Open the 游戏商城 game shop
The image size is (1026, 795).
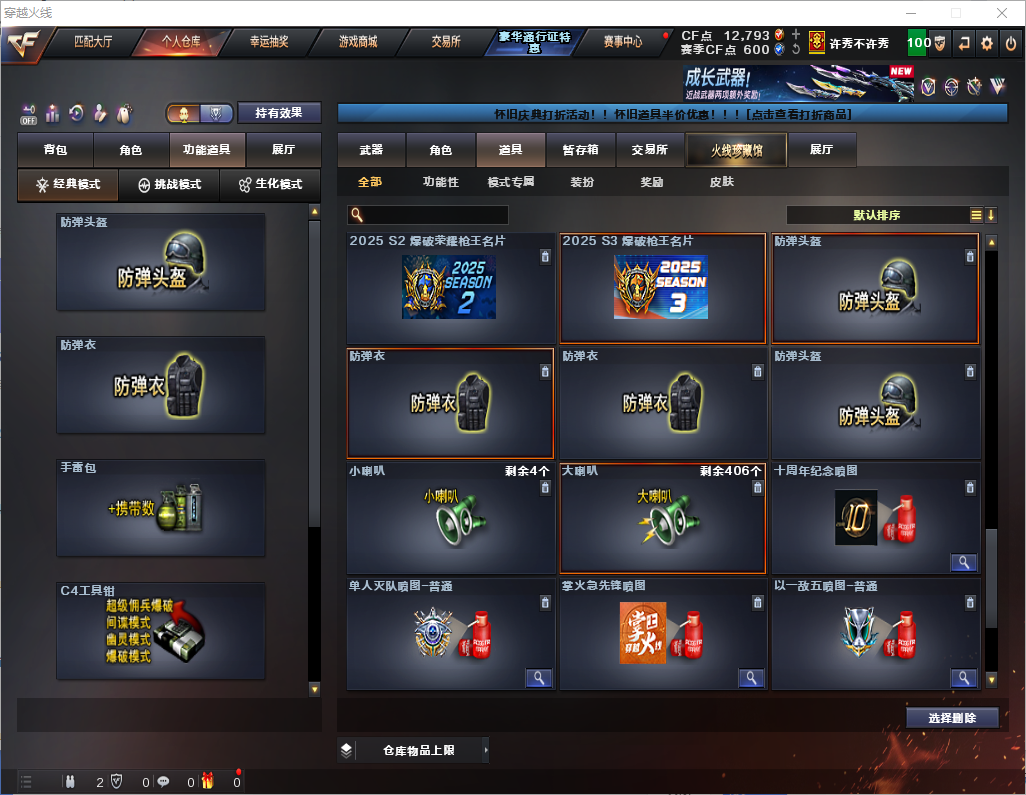357,42
